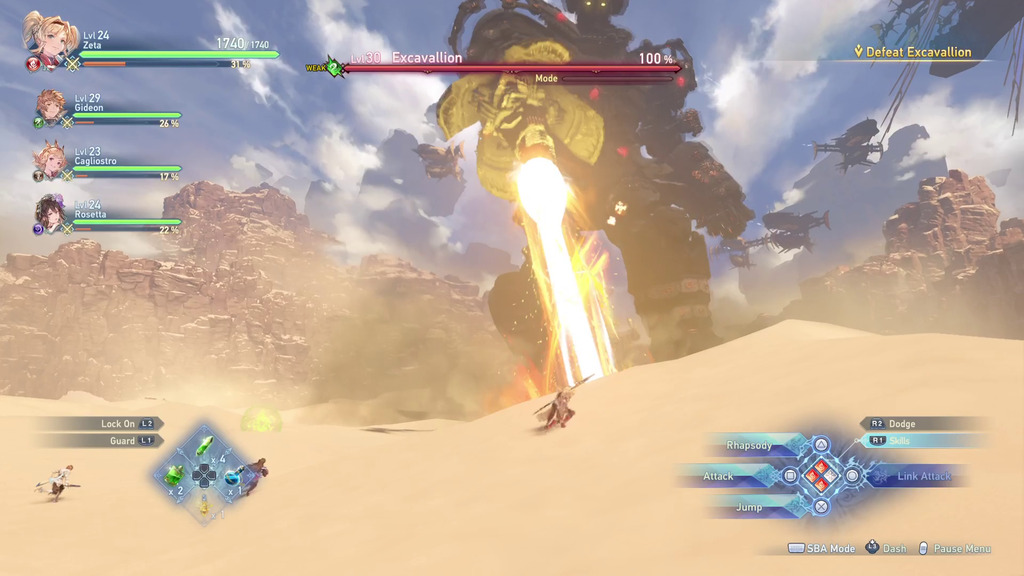Select the golden item slot
The height and width of the screenshot is (576, 1024).
click(x=204, y=505)
